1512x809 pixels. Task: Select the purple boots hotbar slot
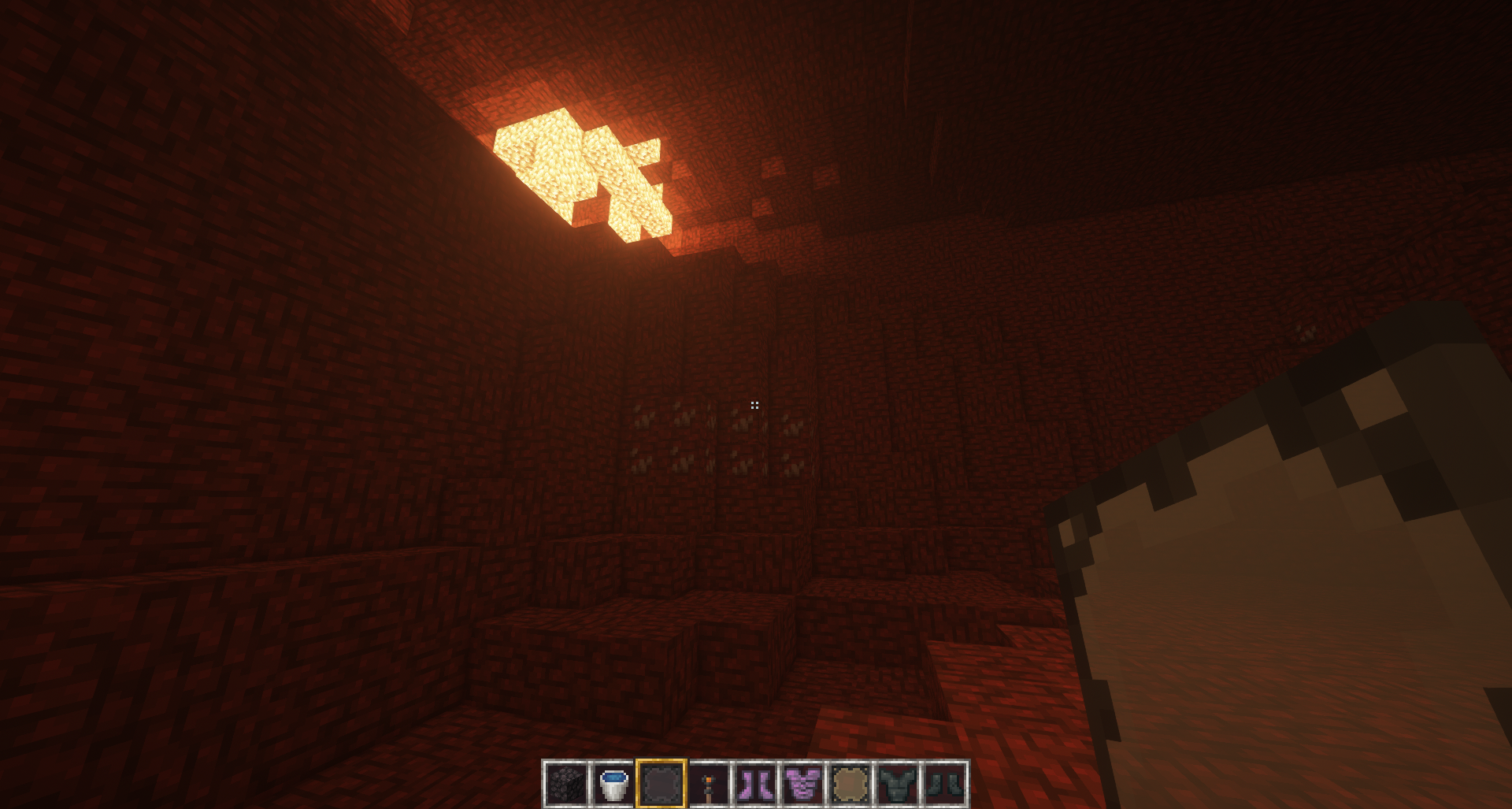[x=755, y=784]
